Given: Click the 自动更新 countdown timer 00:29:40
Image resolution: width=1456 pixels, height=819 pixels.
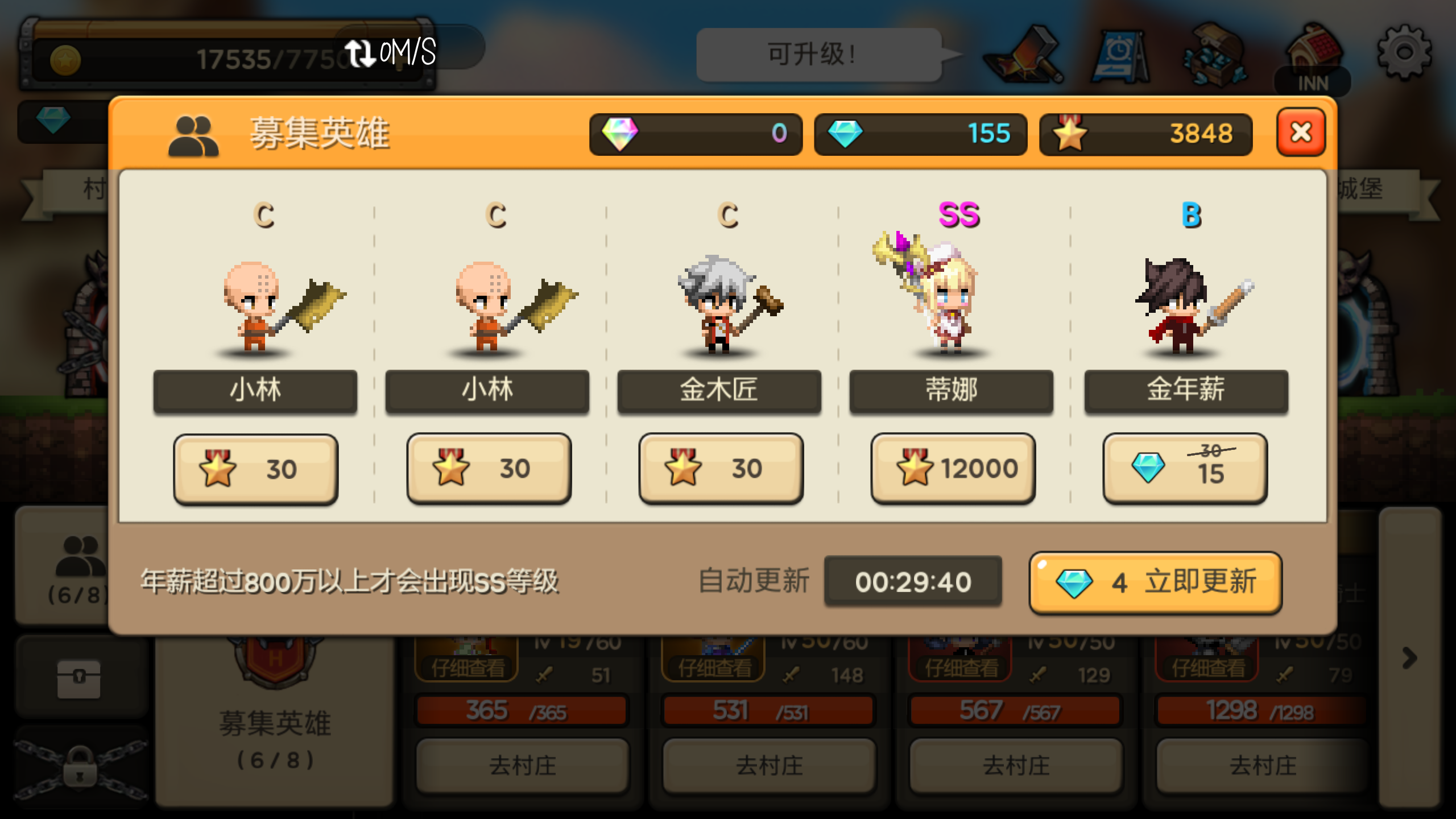Looking at the screenshot, I should [914, 581].
